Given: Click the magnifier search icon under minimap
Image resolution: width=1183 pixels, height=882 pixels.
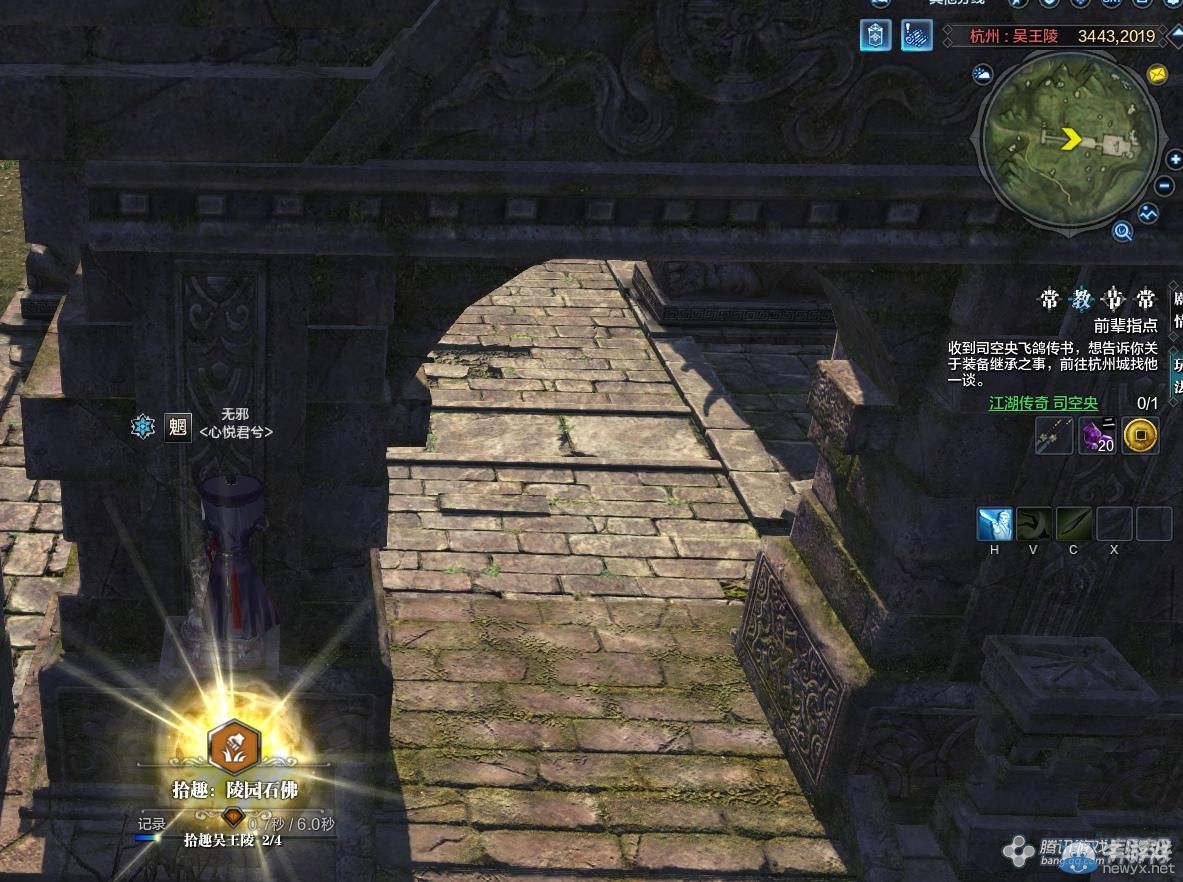Looking at the screenshot, I should 1123,232.
